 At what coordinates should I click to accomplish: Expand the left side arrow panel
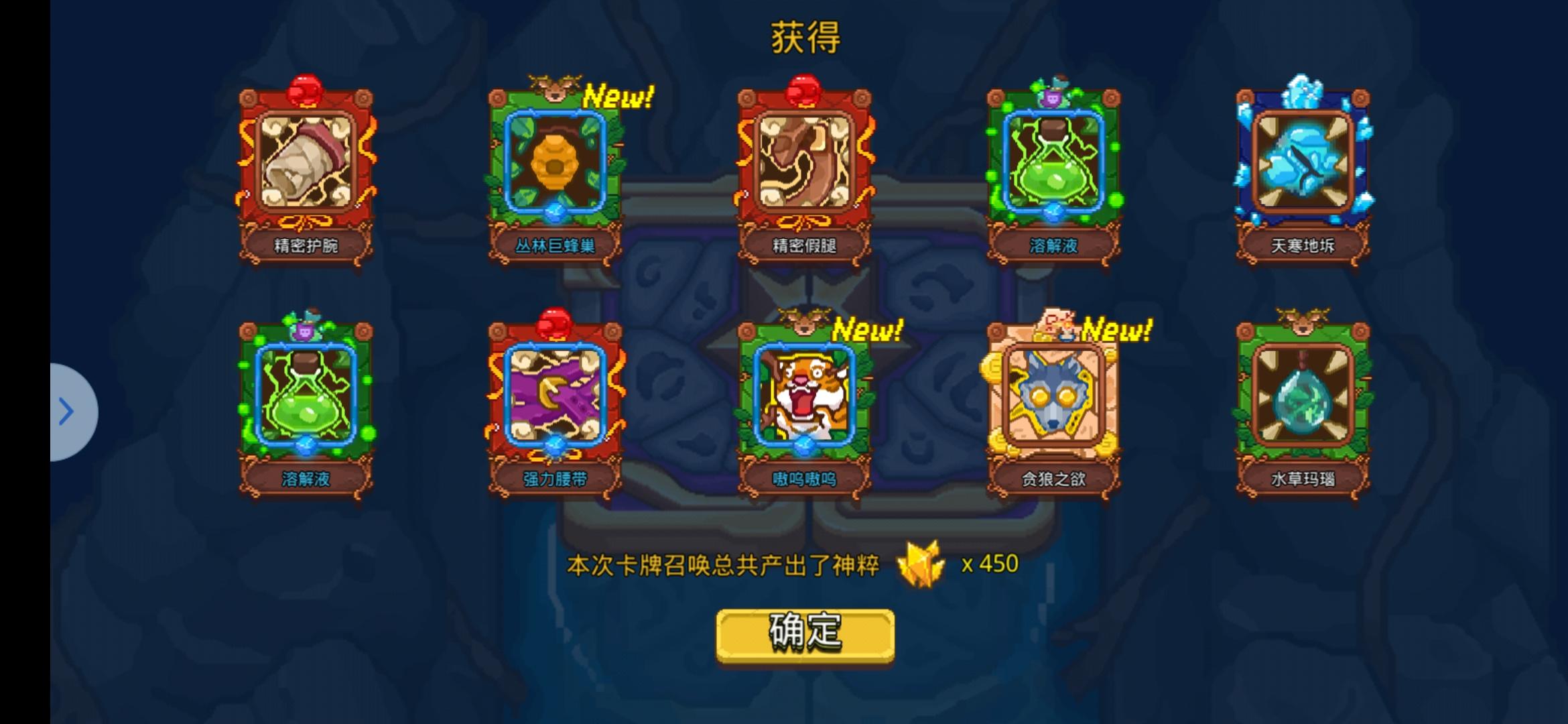tap(67, 412)
